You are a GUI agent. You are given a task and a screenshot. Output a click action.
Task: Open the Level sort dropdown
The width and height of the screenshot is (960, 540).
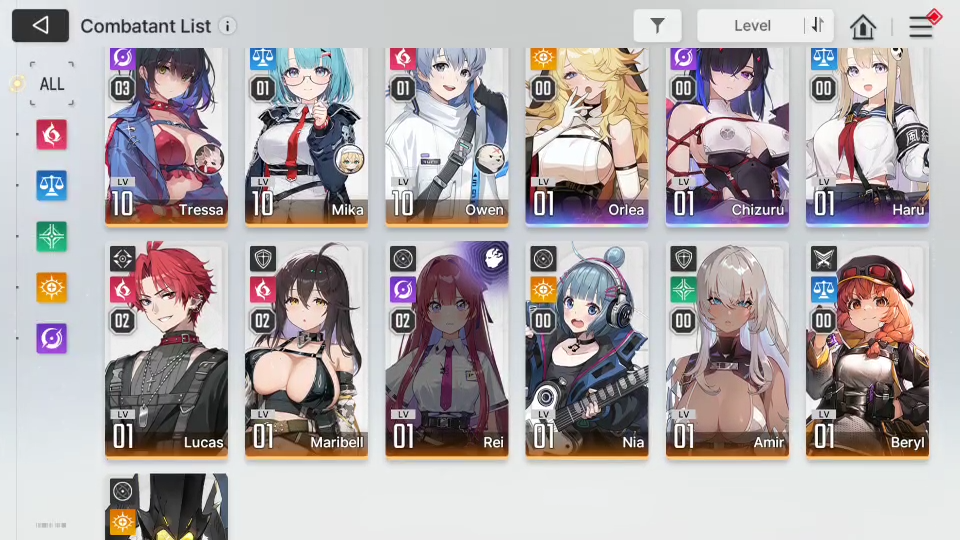coord(752,26)
